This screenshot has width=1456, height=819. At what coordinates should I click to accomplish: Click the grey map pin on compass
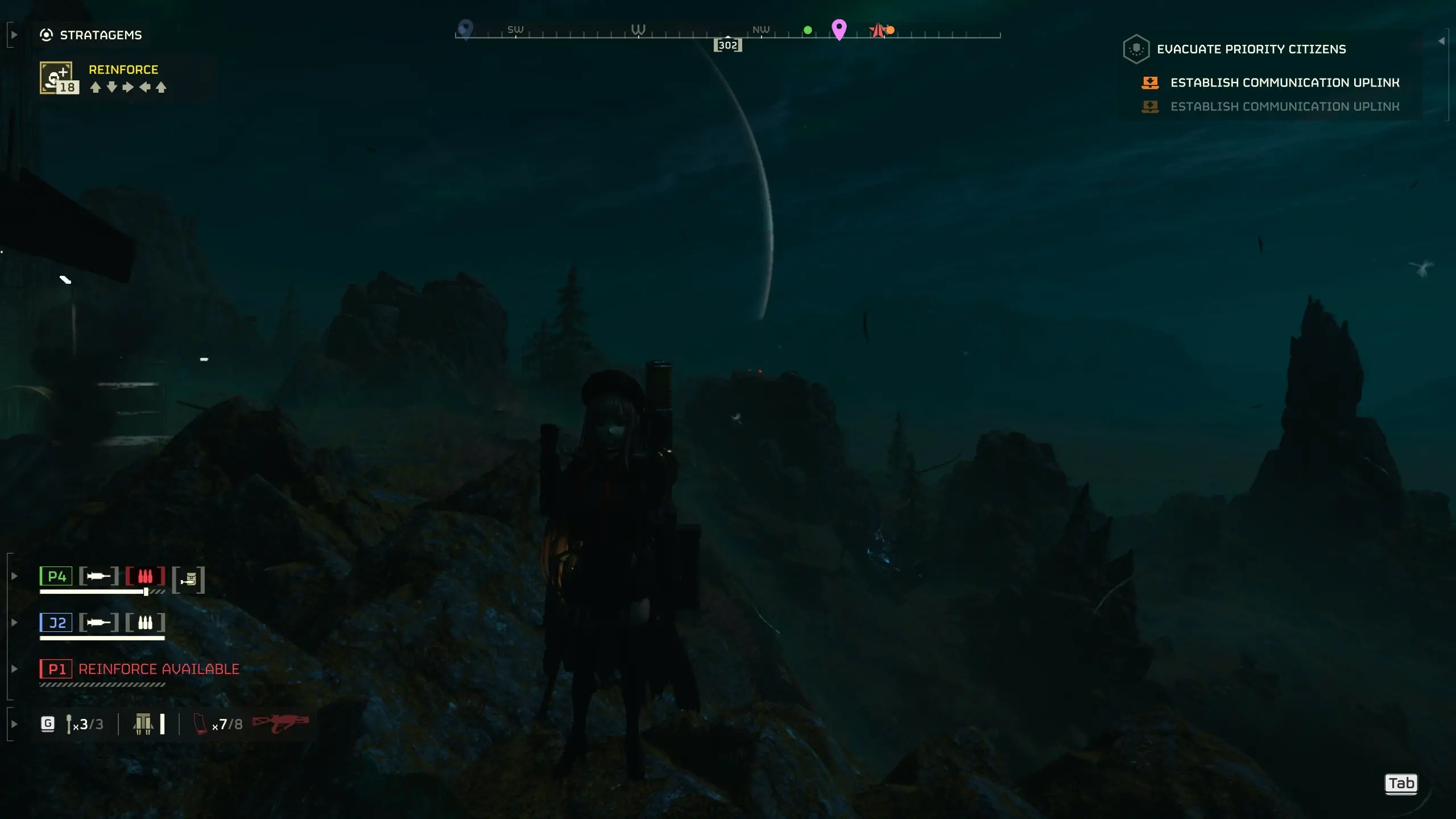(465, 28)
